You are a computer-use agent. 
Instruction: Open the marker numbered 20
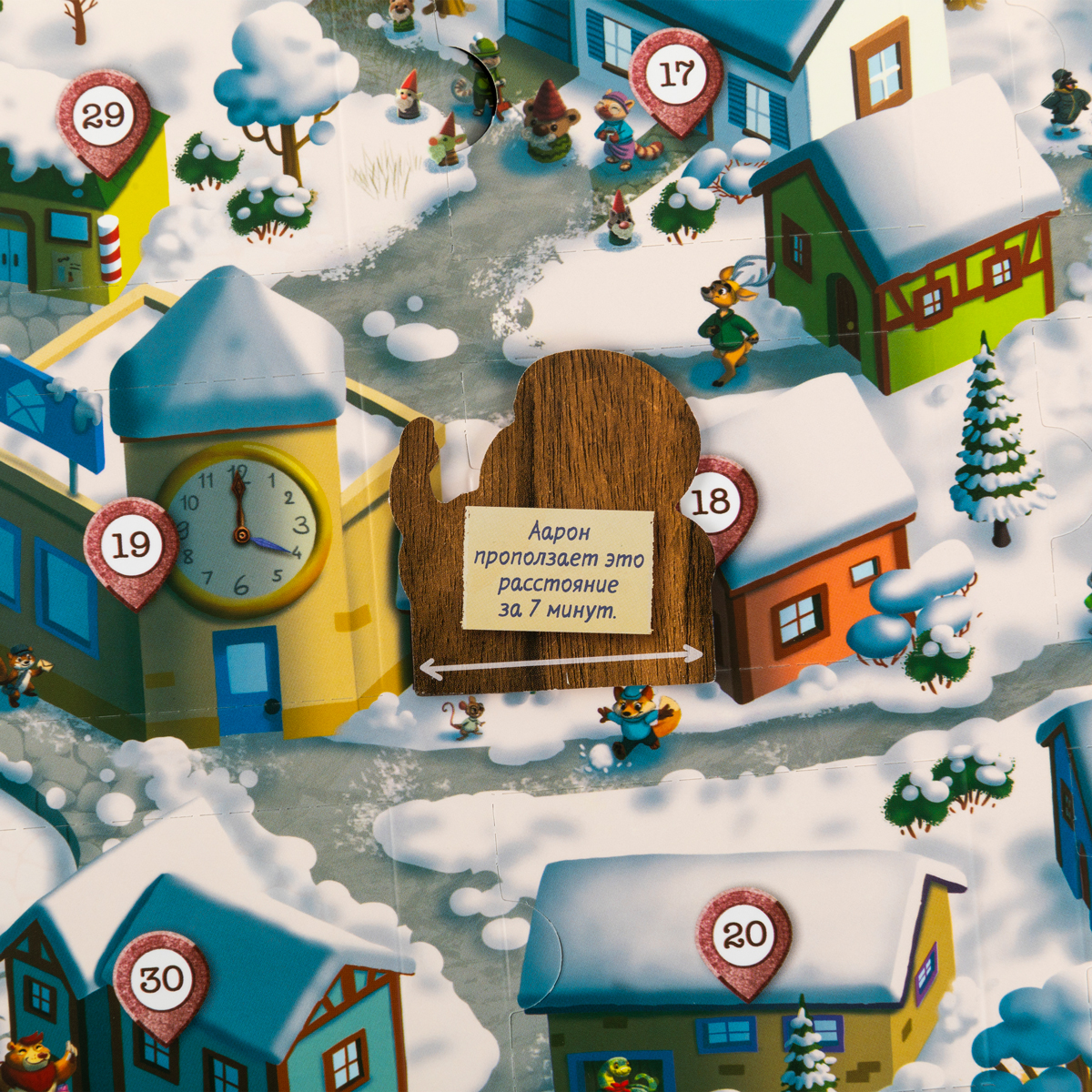[x=743, y=935]
